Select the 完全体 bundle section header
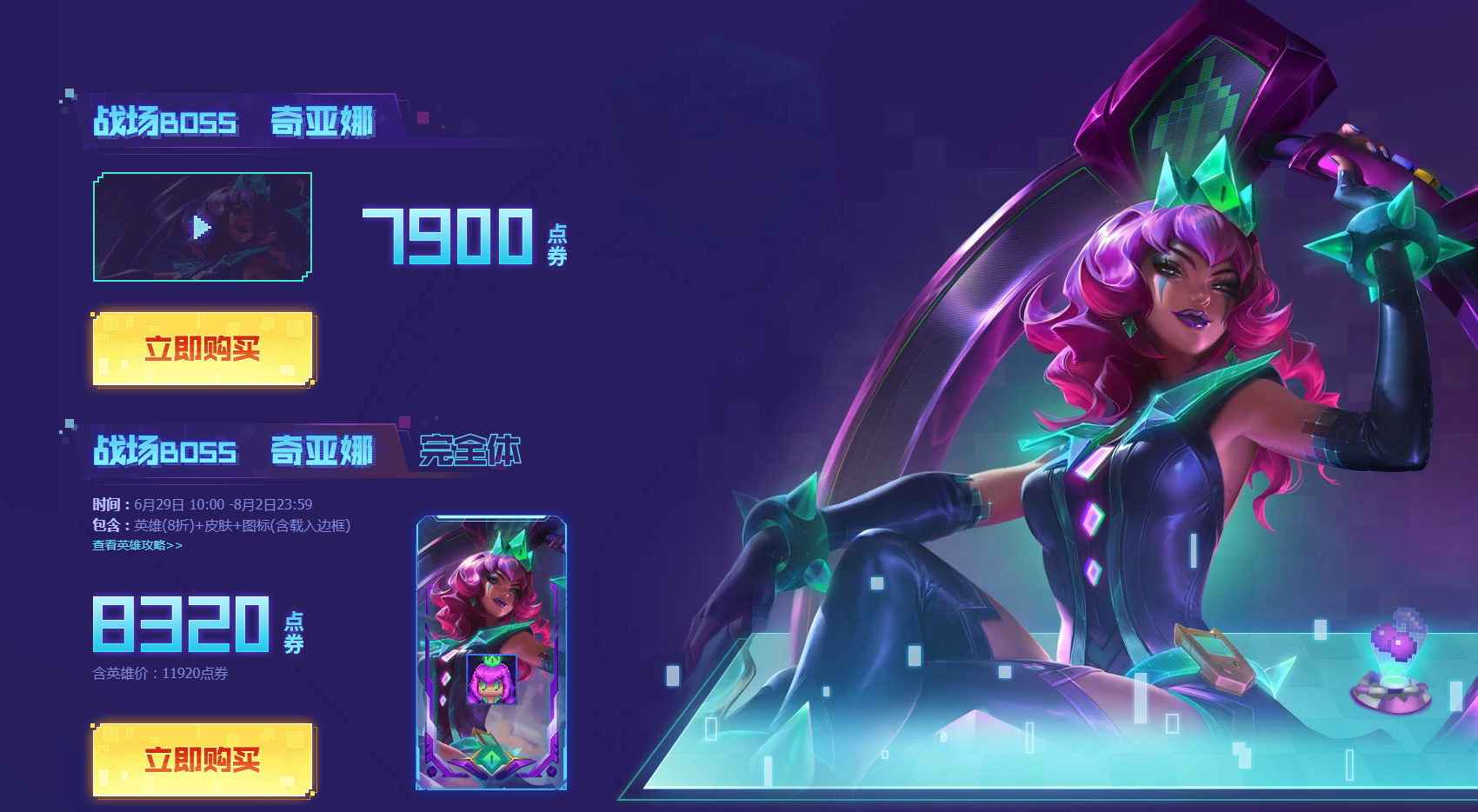The height and width of the screenshot is (812, 1478). [x=469, y=451]
